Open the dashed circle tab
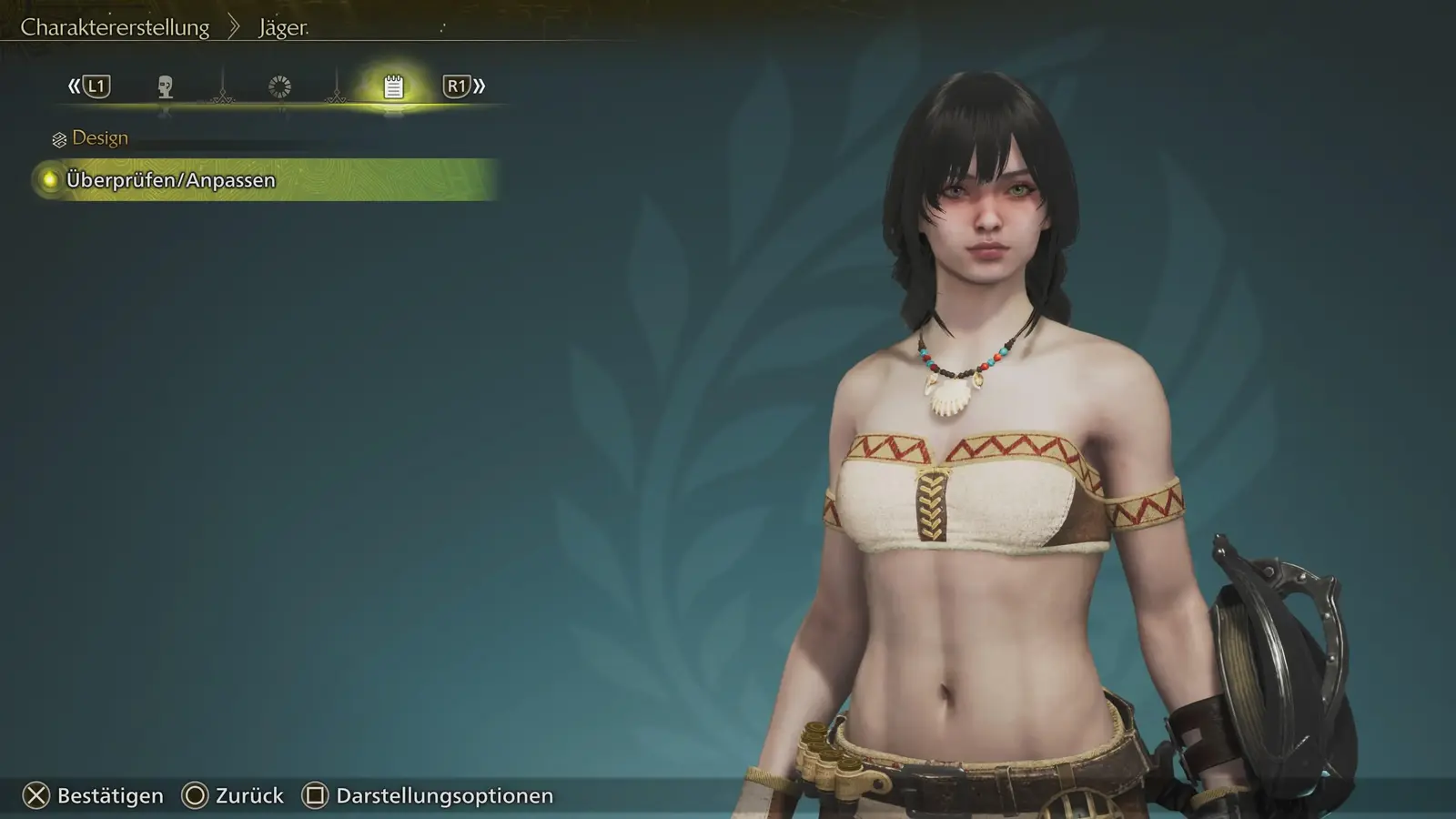The image size is (1456, 819). pos(279,86)
